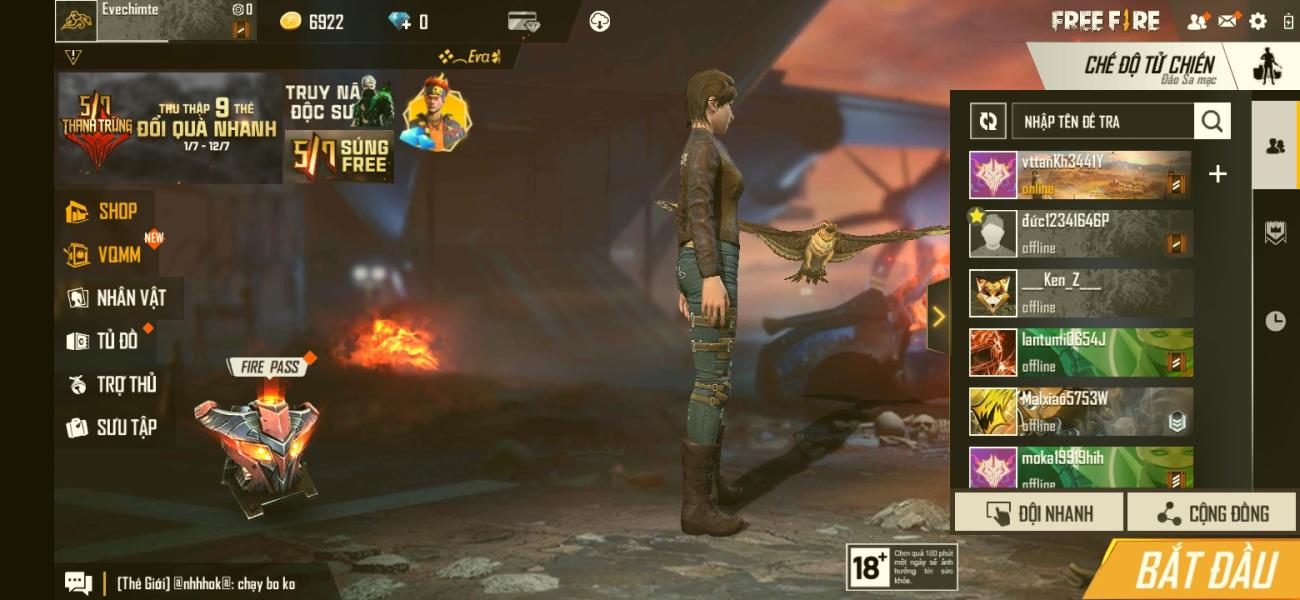Change the CHẾ ĐỘ TỬ CHIẾN game mode
The width and height of the screenshot is (1300, 600).
(x=1150, y=68)
